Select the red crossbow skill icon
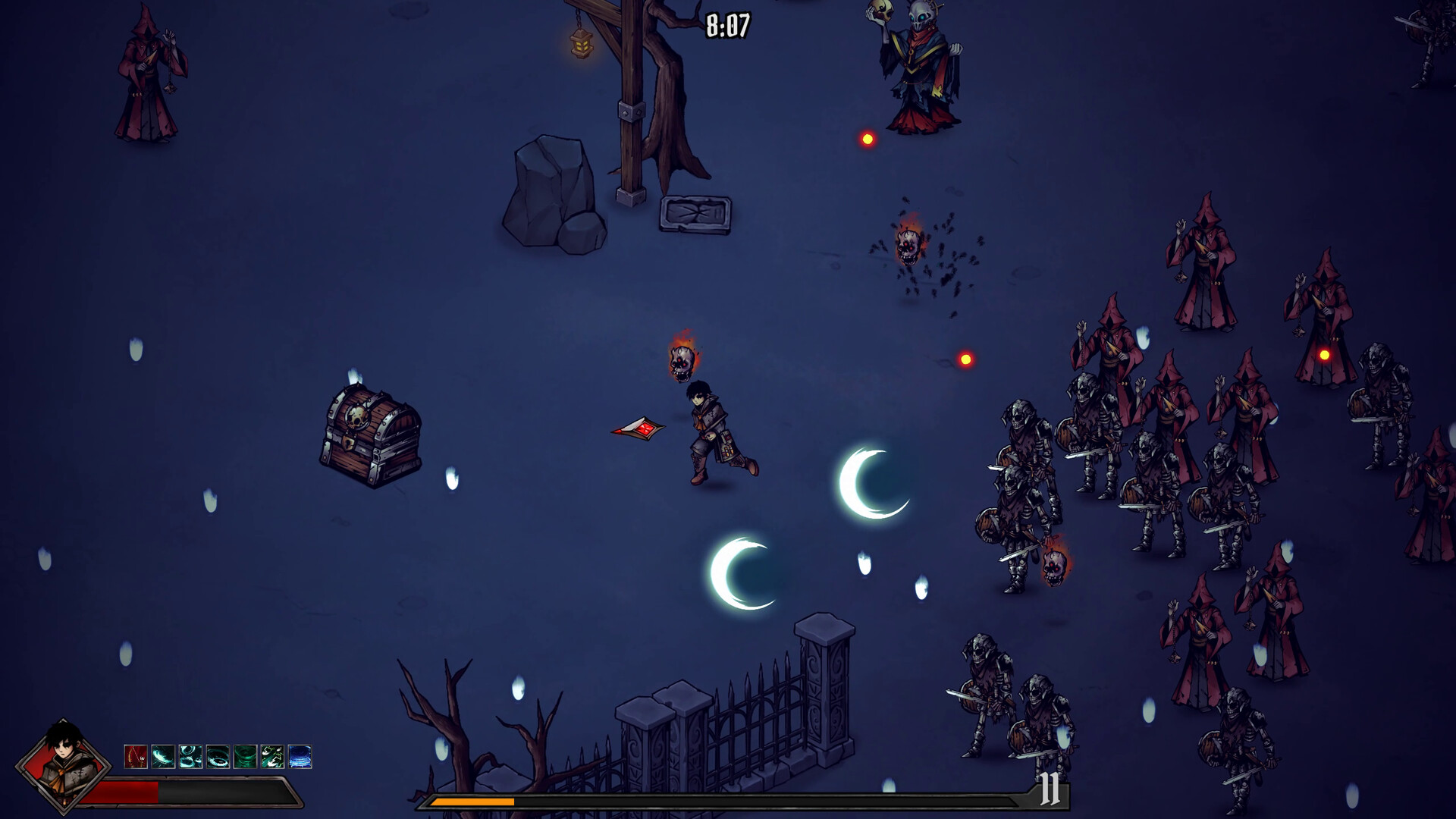This screenshot has width=1456, height=819. point(134,756)
